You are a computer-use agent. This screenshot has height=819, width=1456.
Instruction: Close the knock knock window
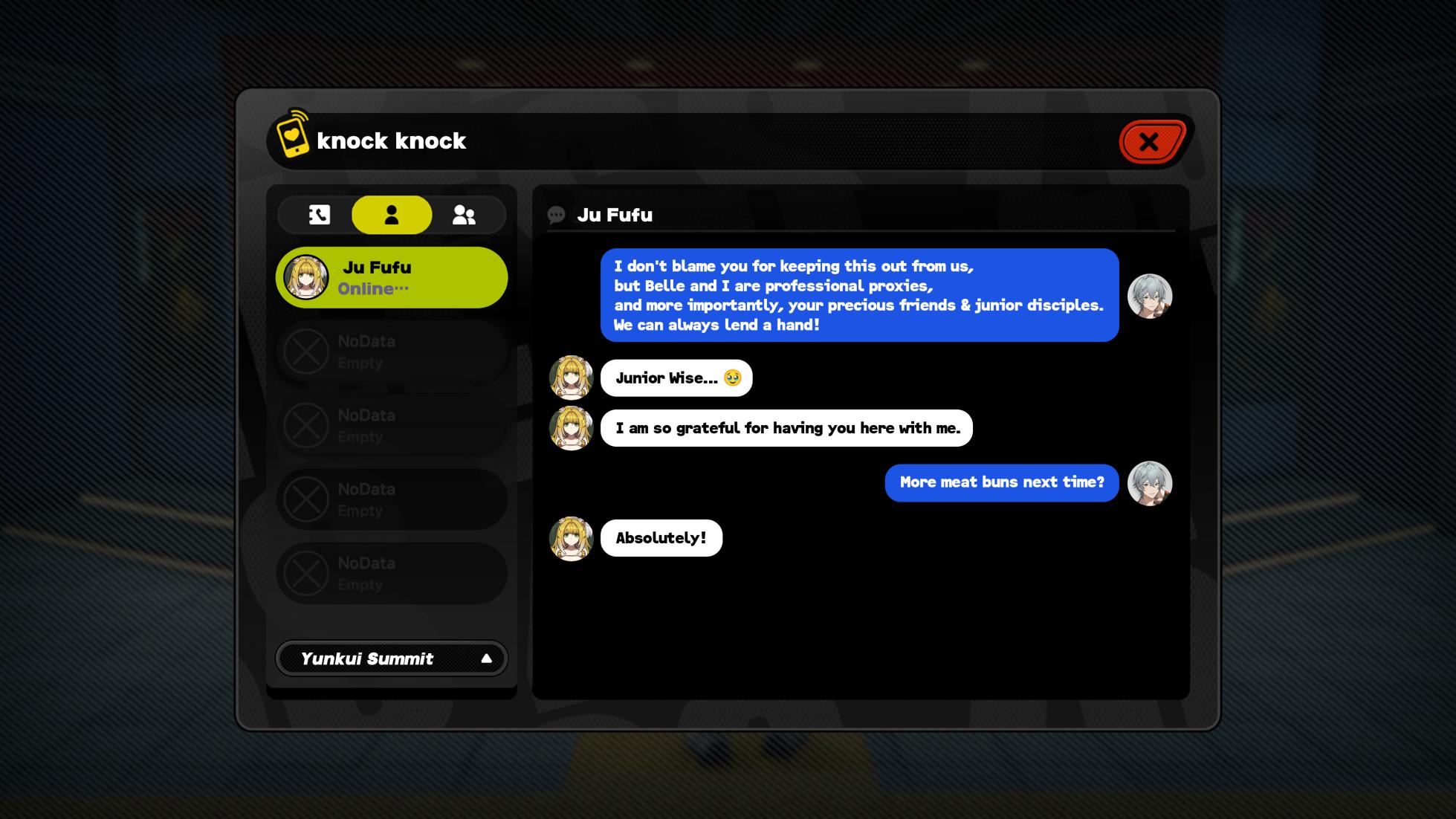pyautogui.click(x=1150, y=141)
